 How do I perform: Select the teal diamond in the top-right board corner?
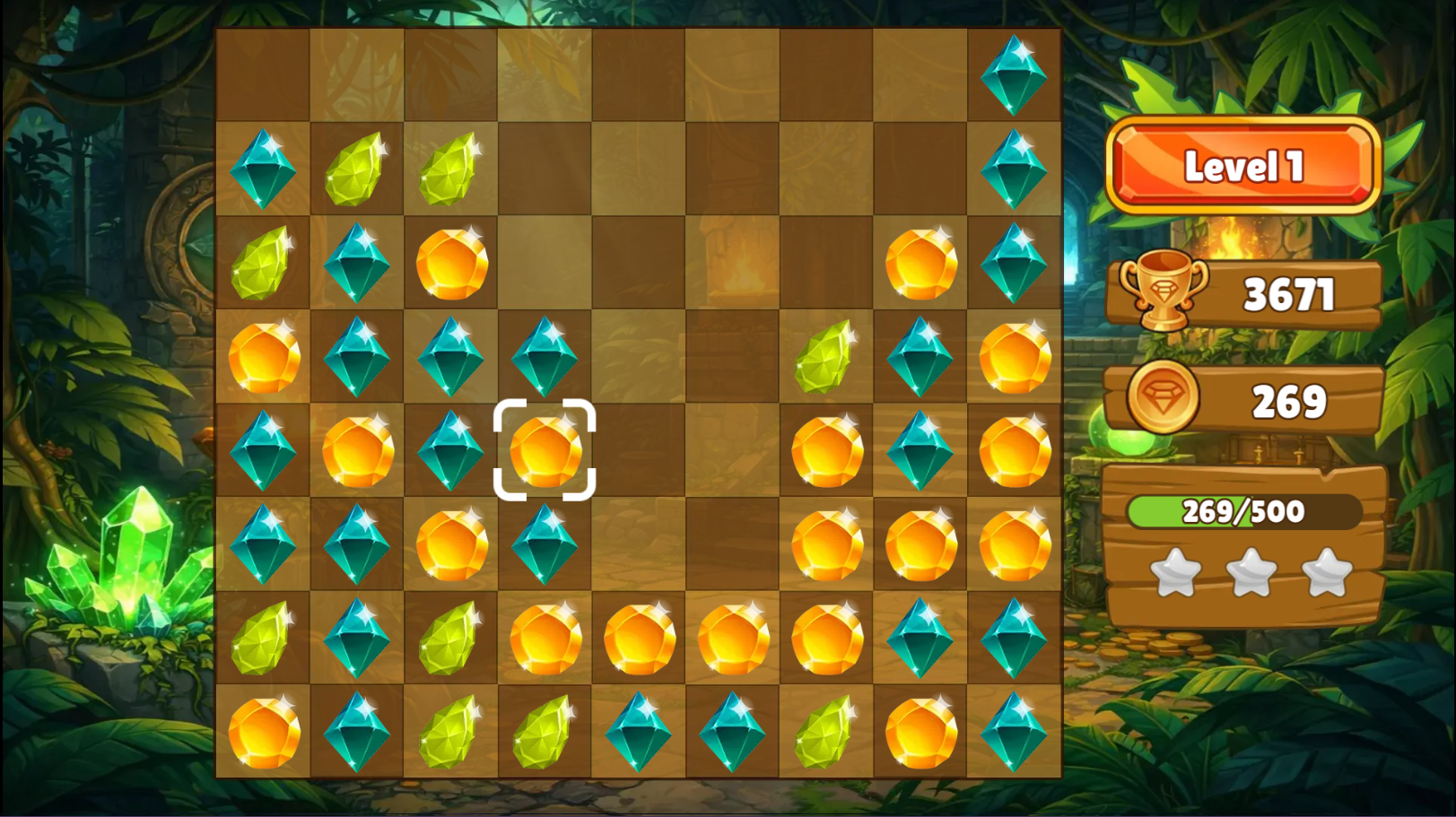1014,74
